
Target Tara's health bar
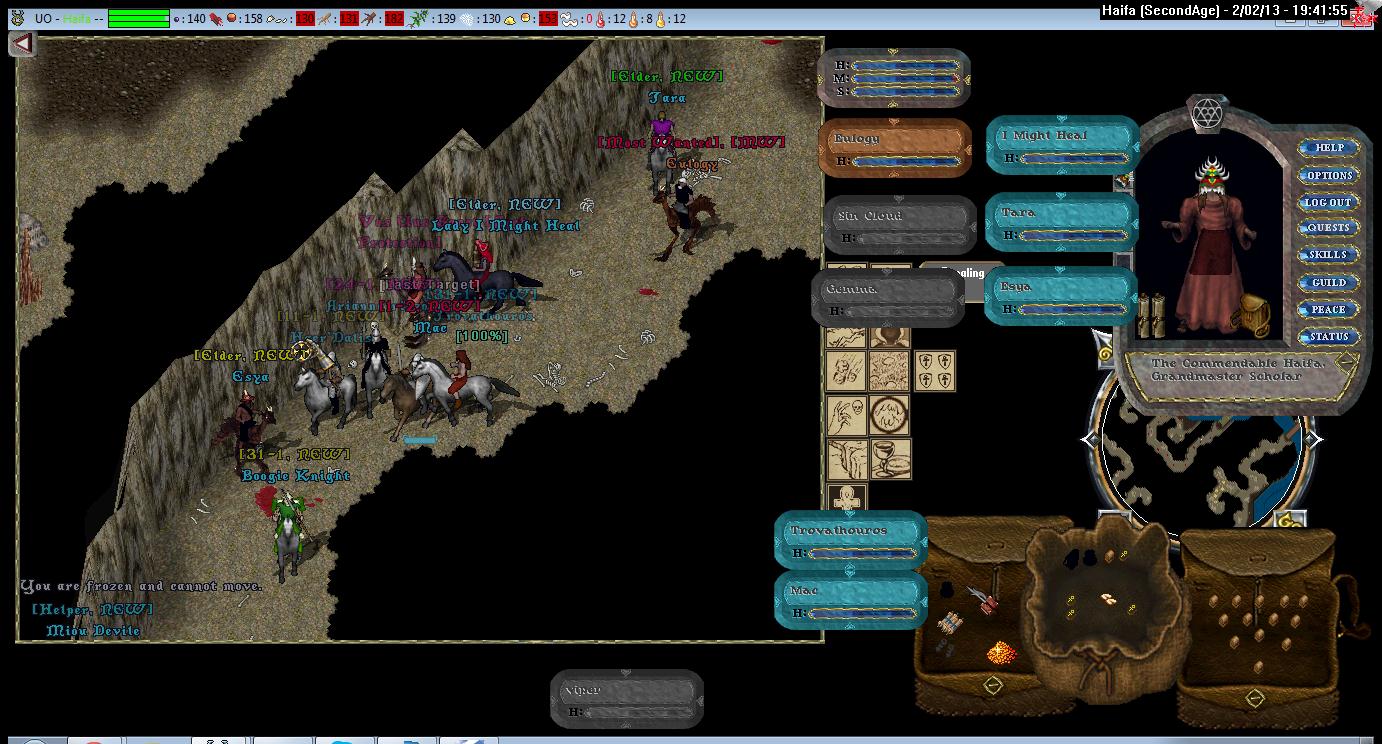1062,222
